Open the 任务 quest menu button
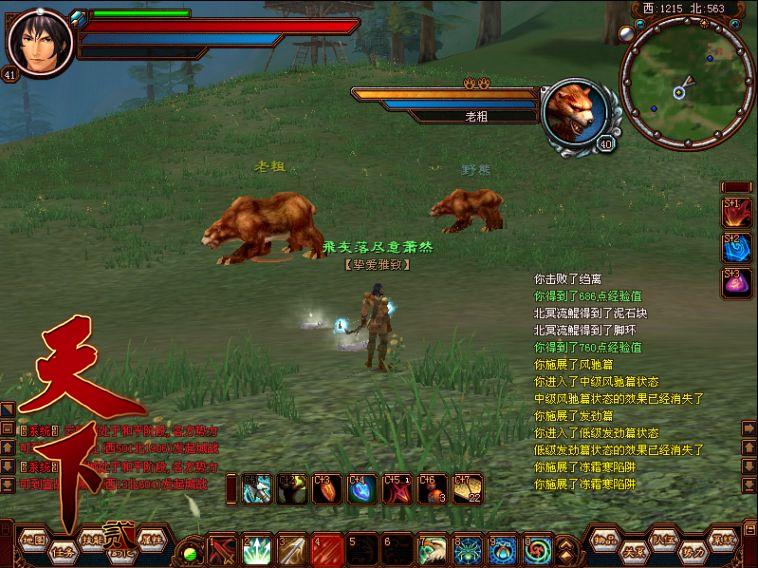This screenshot has width=758, height=568. click(64, 551)
